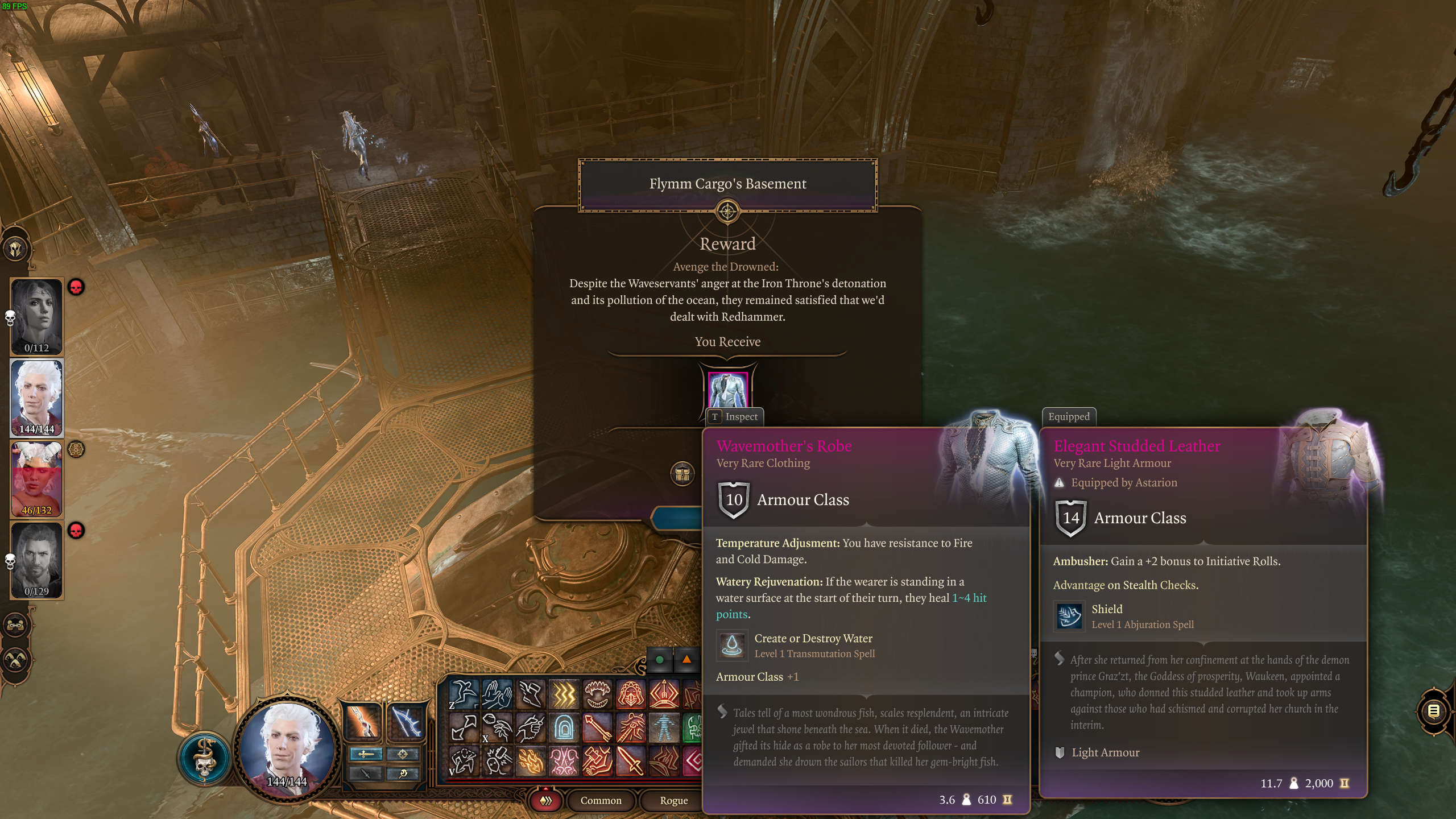Select the dead bearded man's party portrait
Screen dimensions: 1456x819
pyautogui.click(x=37, y=560)
